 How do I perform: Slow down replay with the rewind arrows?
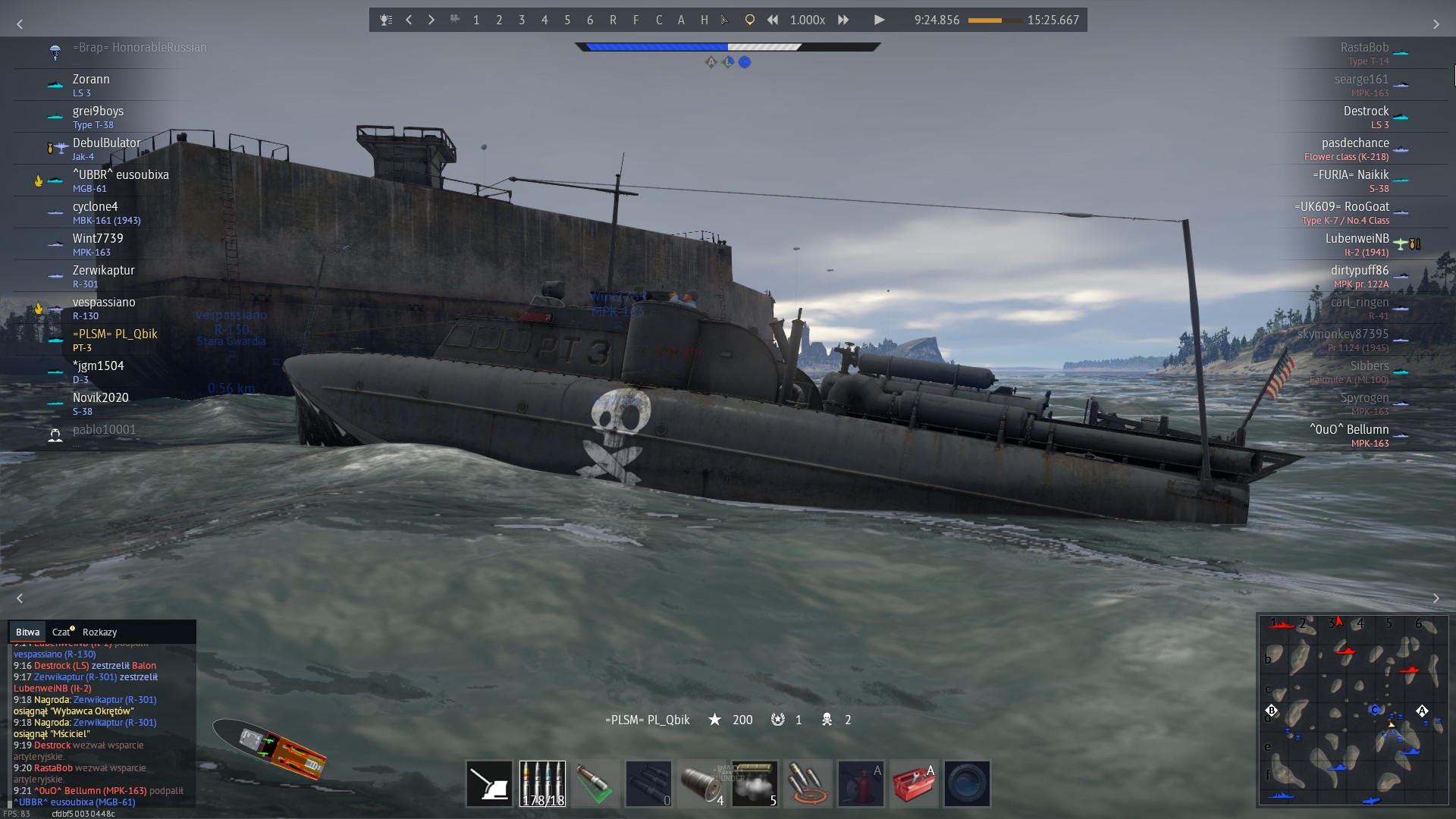(x=773, y=20)
